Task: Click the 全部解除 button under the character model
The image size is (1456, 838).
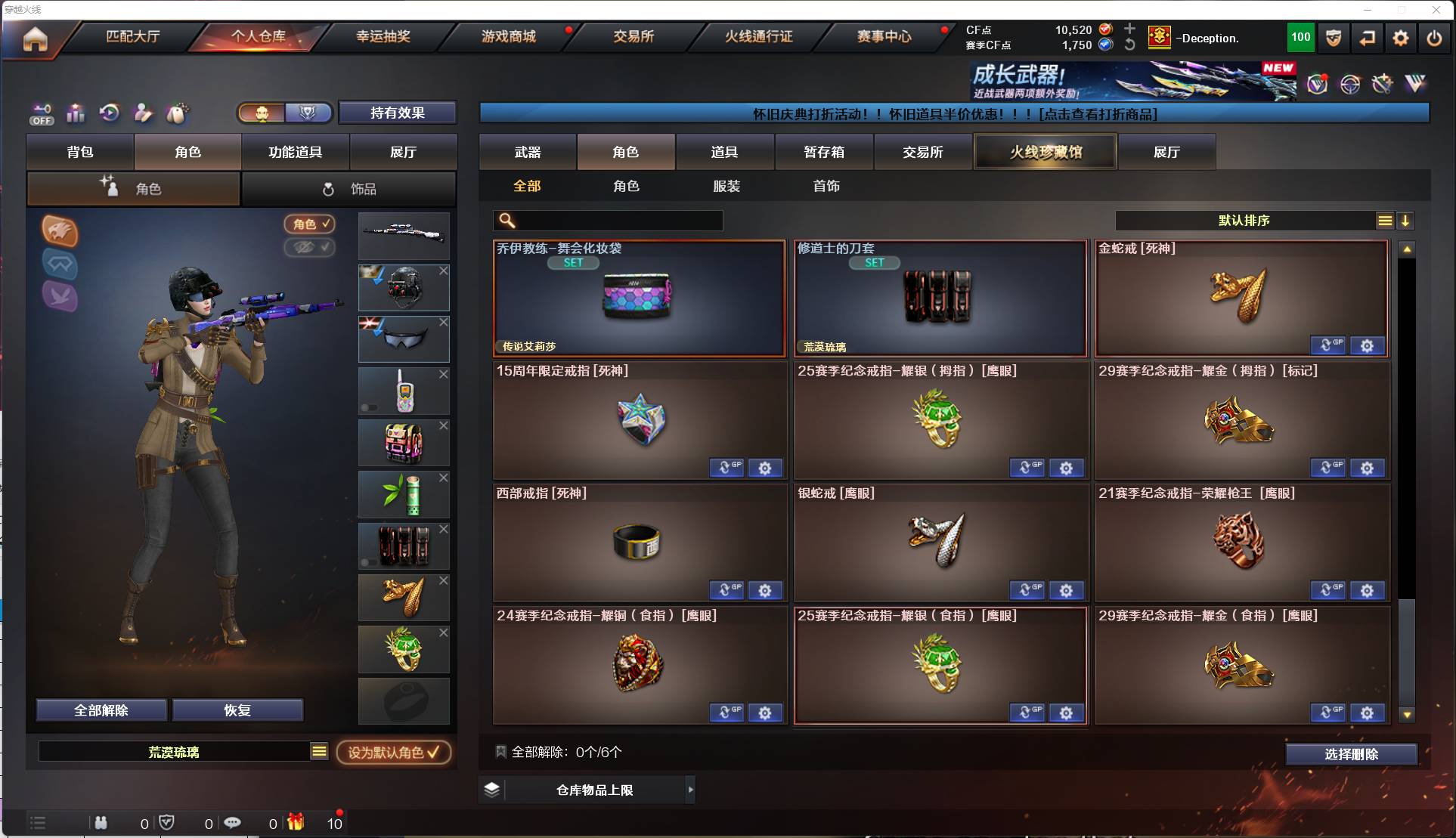Action: tap(101, 710)
